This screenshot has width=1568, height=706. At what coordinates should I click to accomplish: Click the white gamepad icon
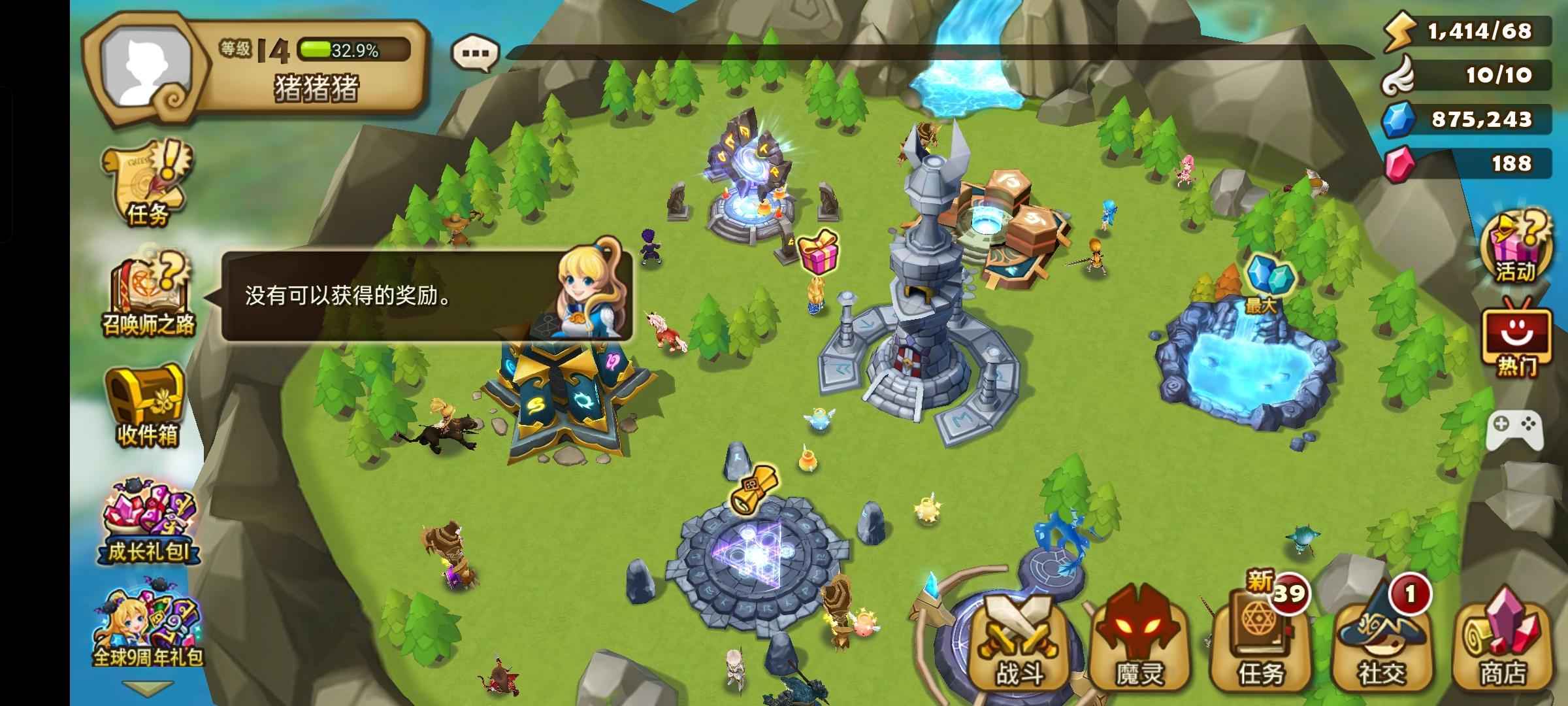pos(1514,428)
